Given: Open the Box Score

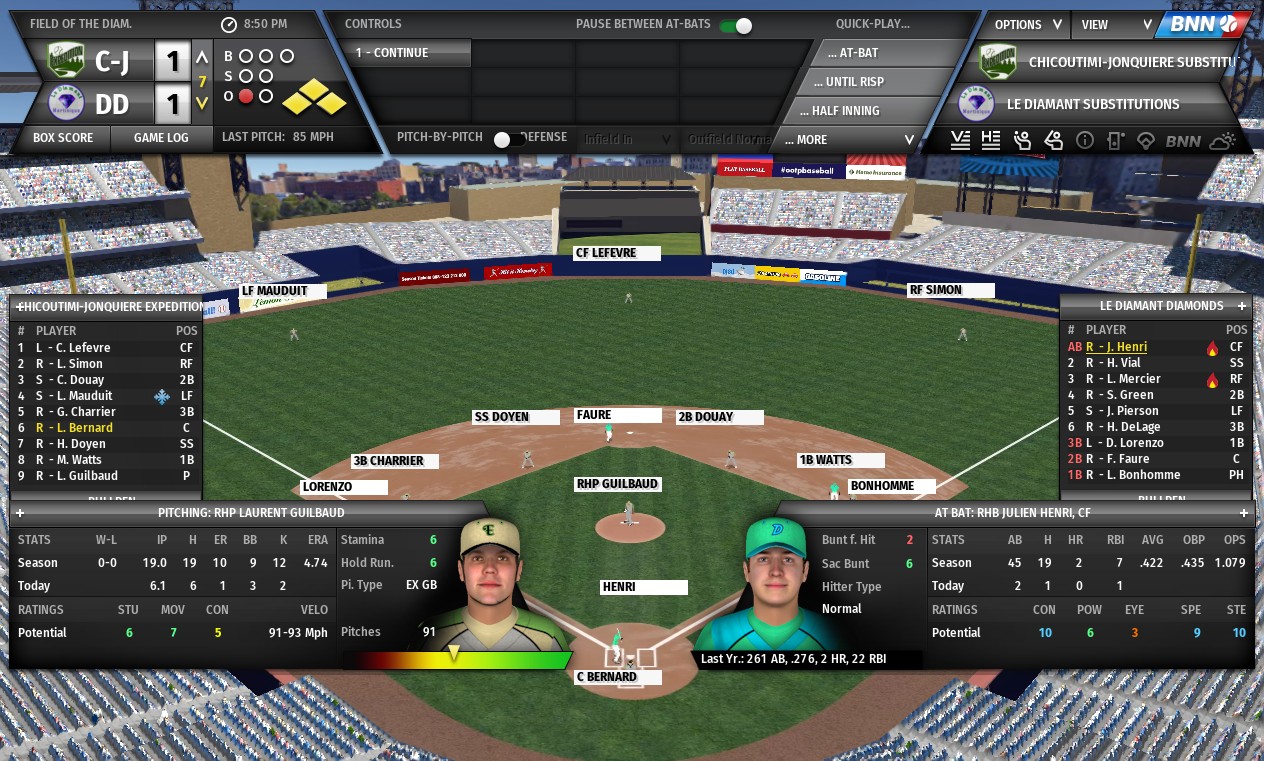Looking at the screenshot, I should click(63, 138).
